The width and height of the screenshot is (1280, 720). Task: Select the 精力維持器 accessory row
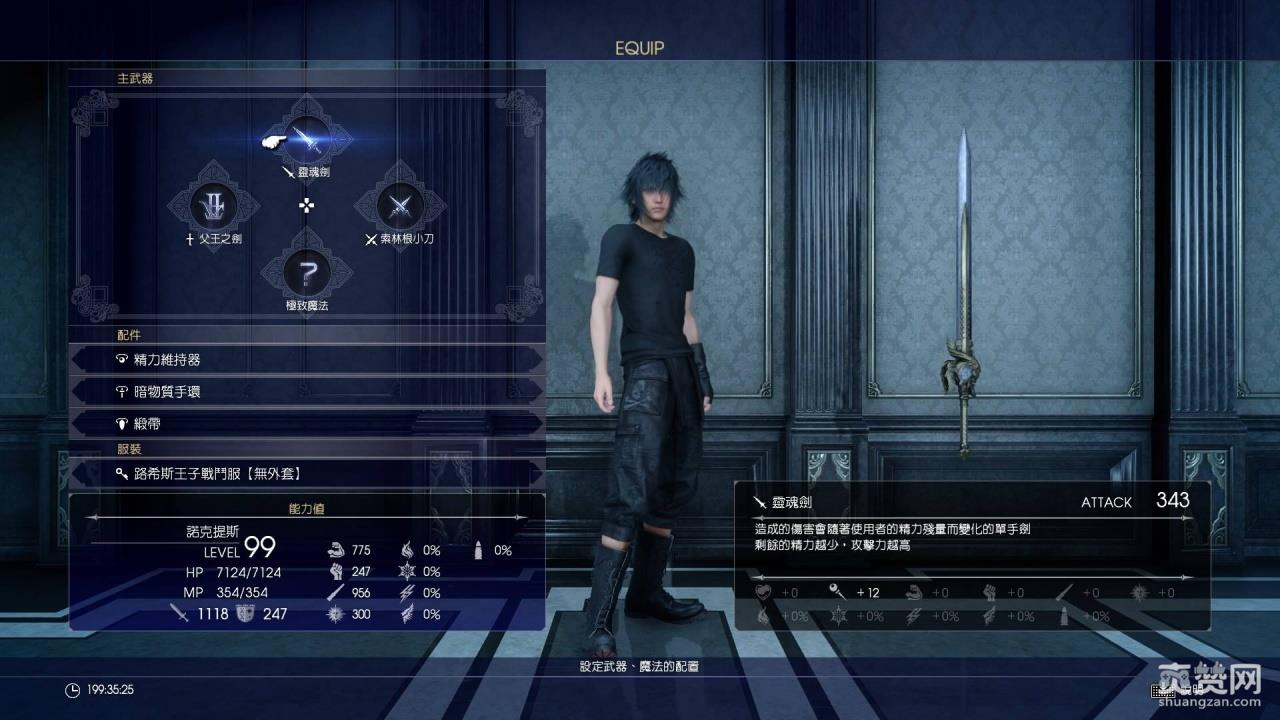point(307,360)
